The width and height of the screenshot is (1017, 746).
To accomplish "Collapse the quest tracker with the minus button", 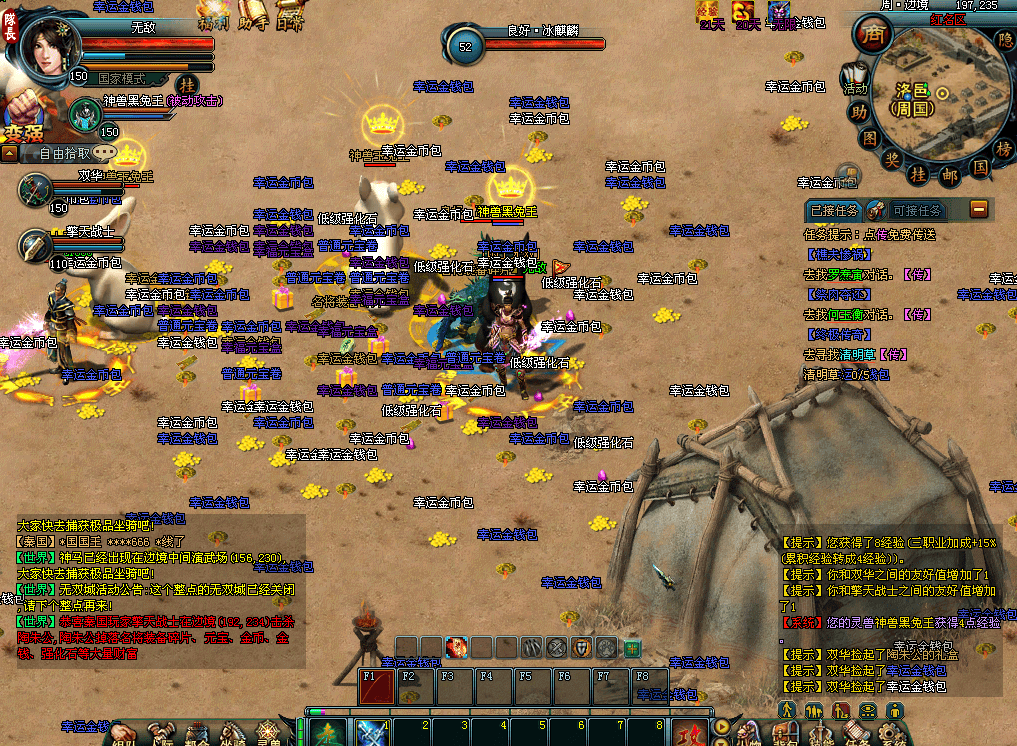I will tap(979, 208).
